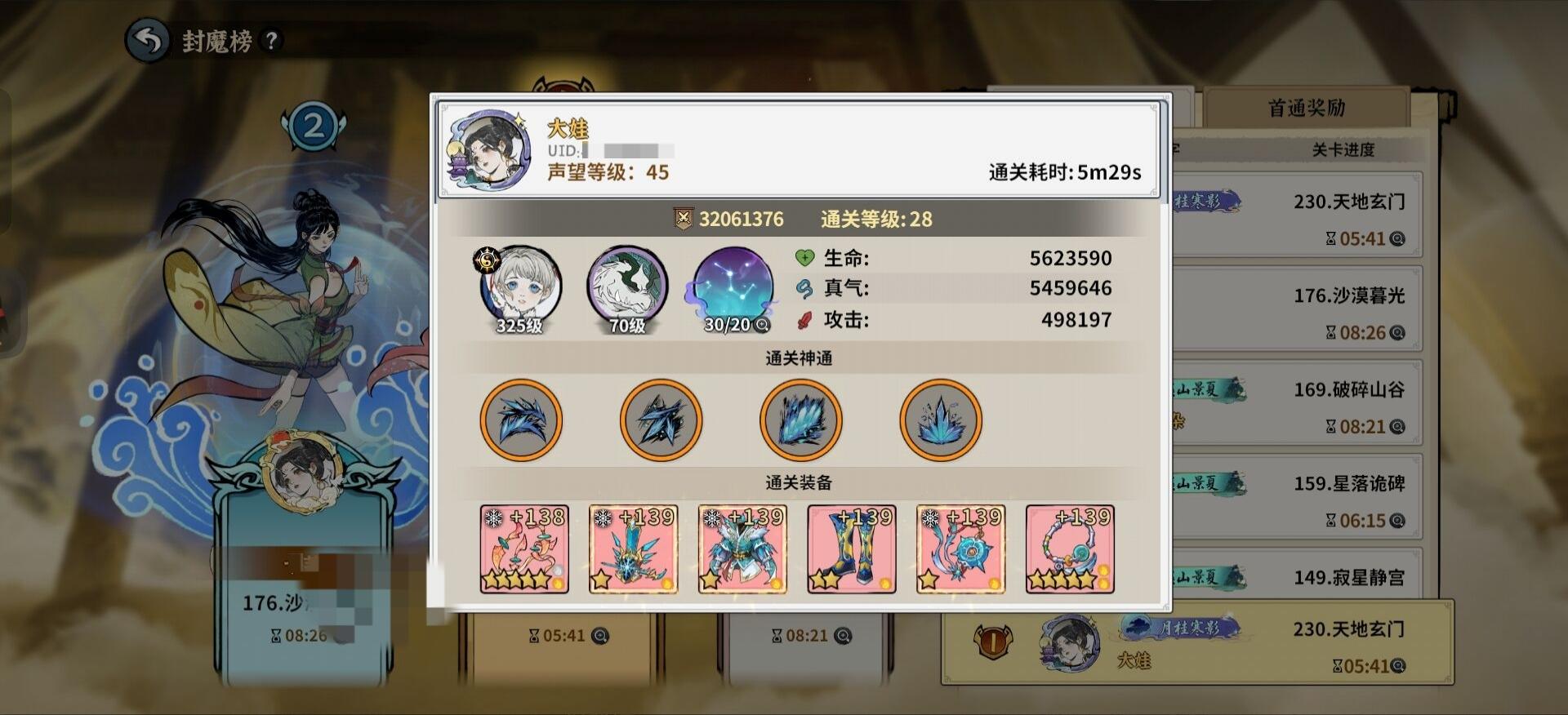Tap the 325级 companion portrait

coord(521,287)
